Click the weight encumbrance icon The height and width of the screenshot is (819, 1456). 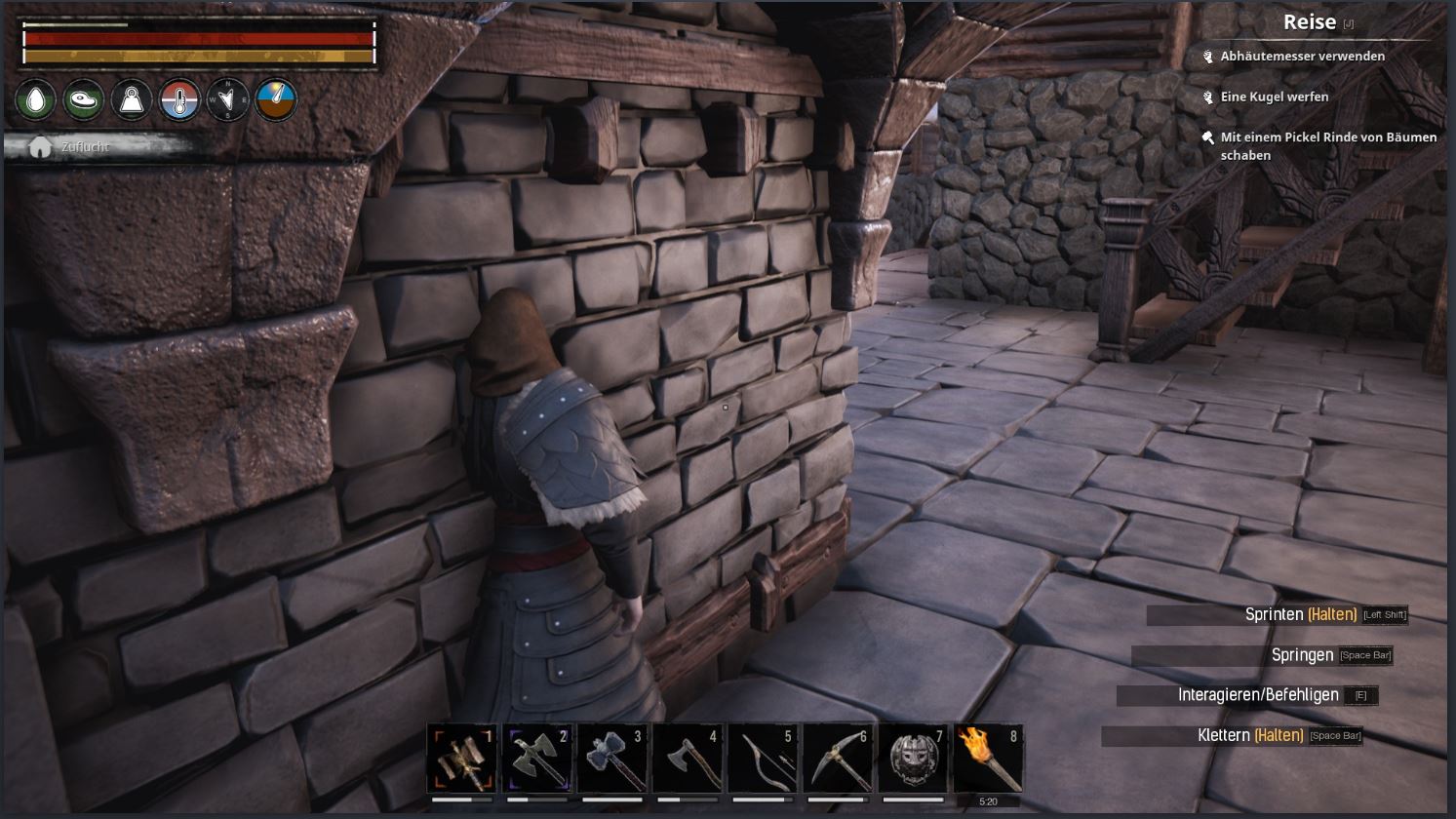click(x=132, y=99)
